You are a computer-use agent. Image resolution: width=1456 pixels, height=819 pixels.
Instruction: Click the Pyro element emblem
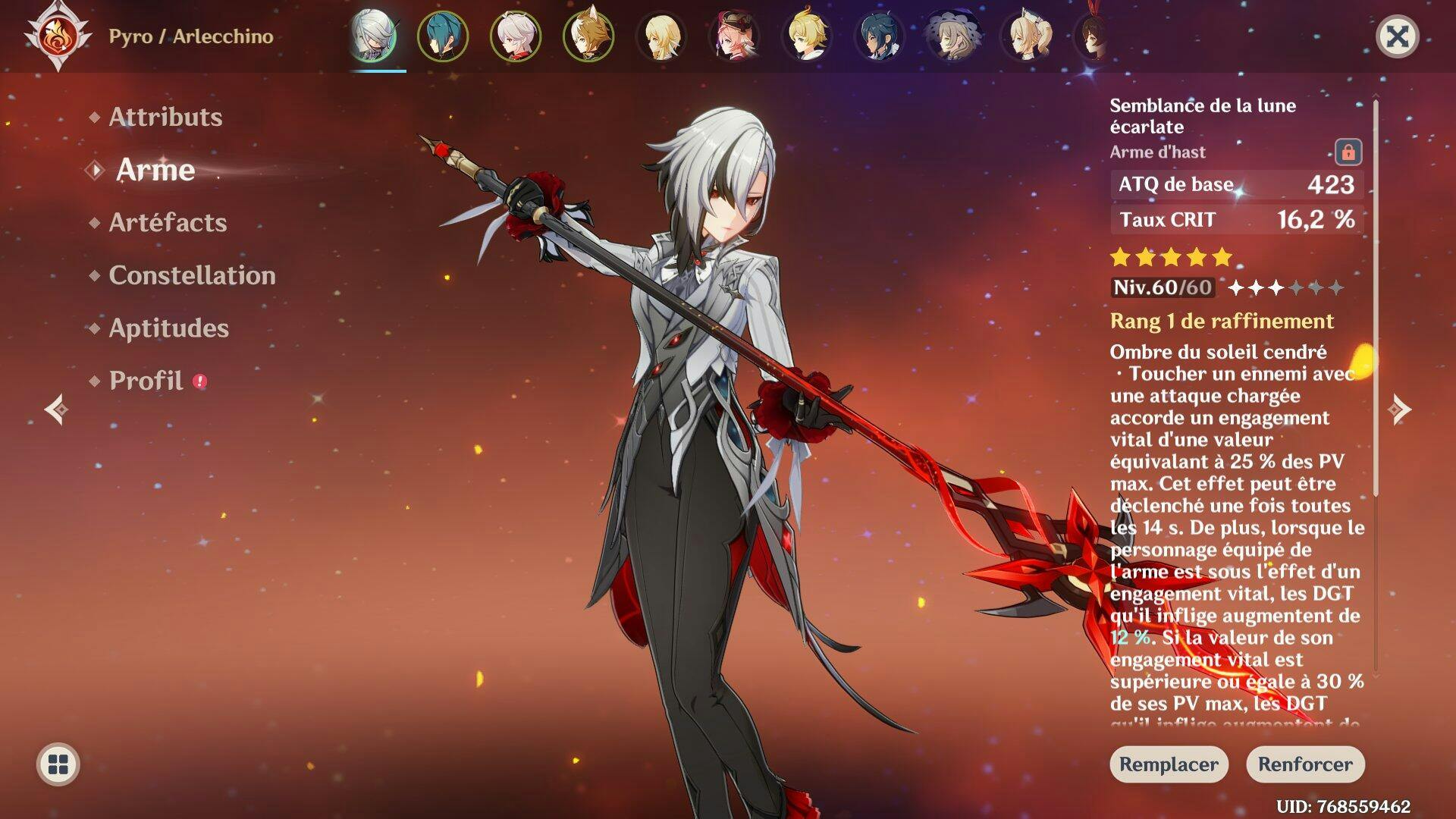pos(58,36)
